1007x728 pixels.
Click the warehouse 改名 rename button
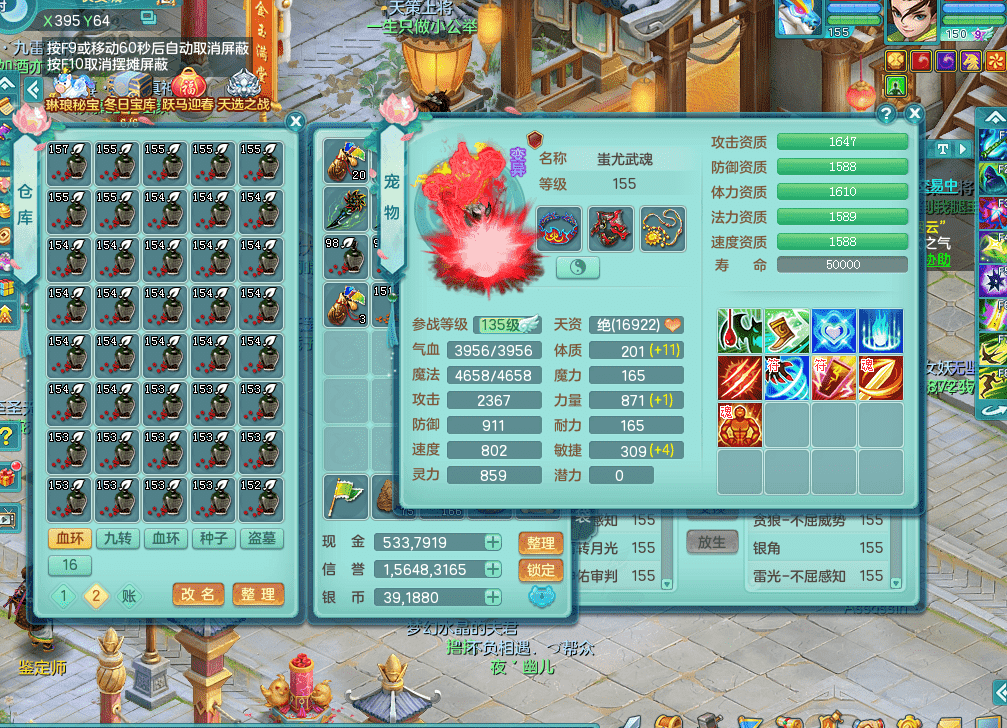[x=197, y=594]
